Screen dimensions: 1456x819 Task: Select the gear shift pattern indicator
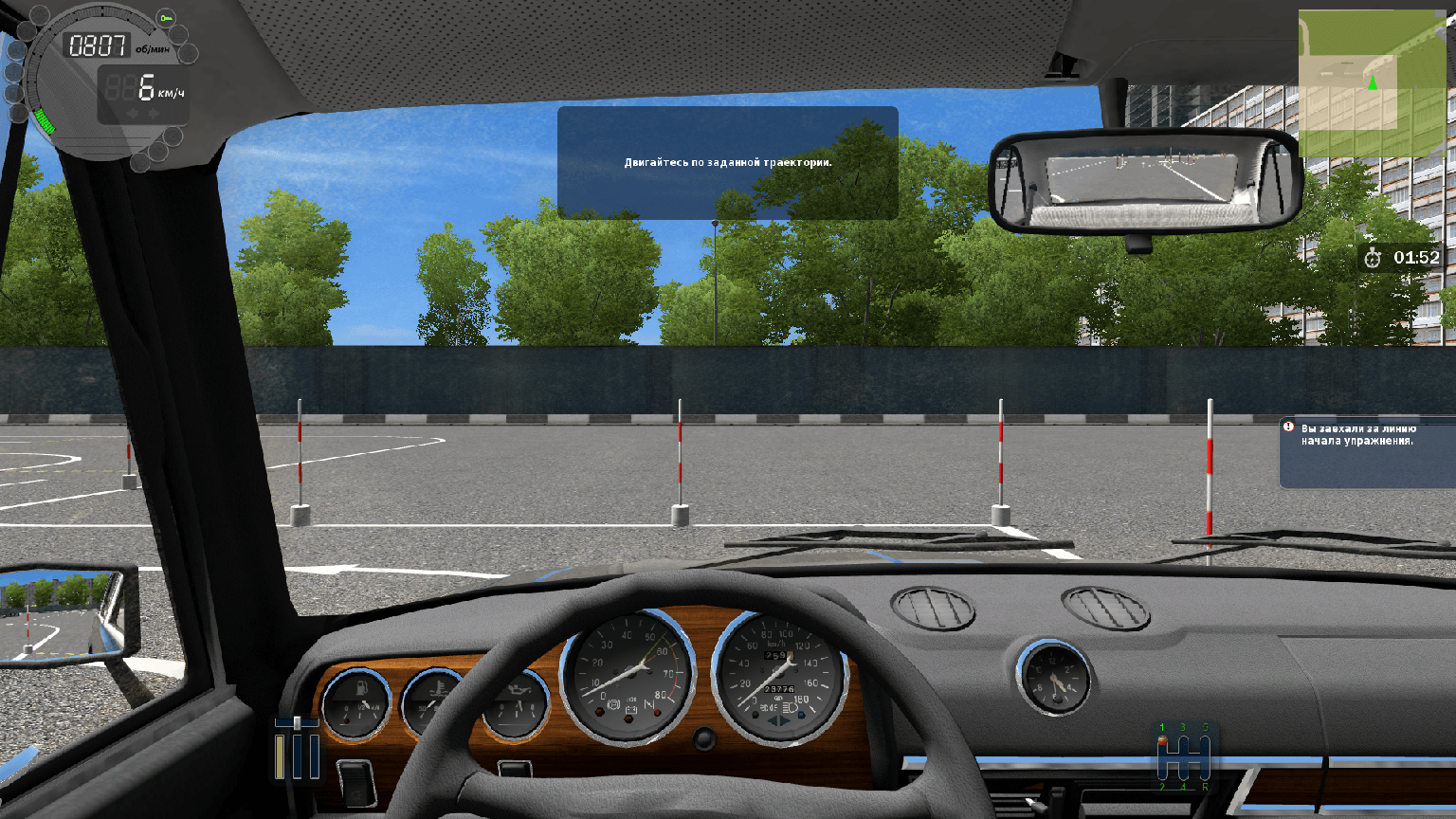(1183, 757)
